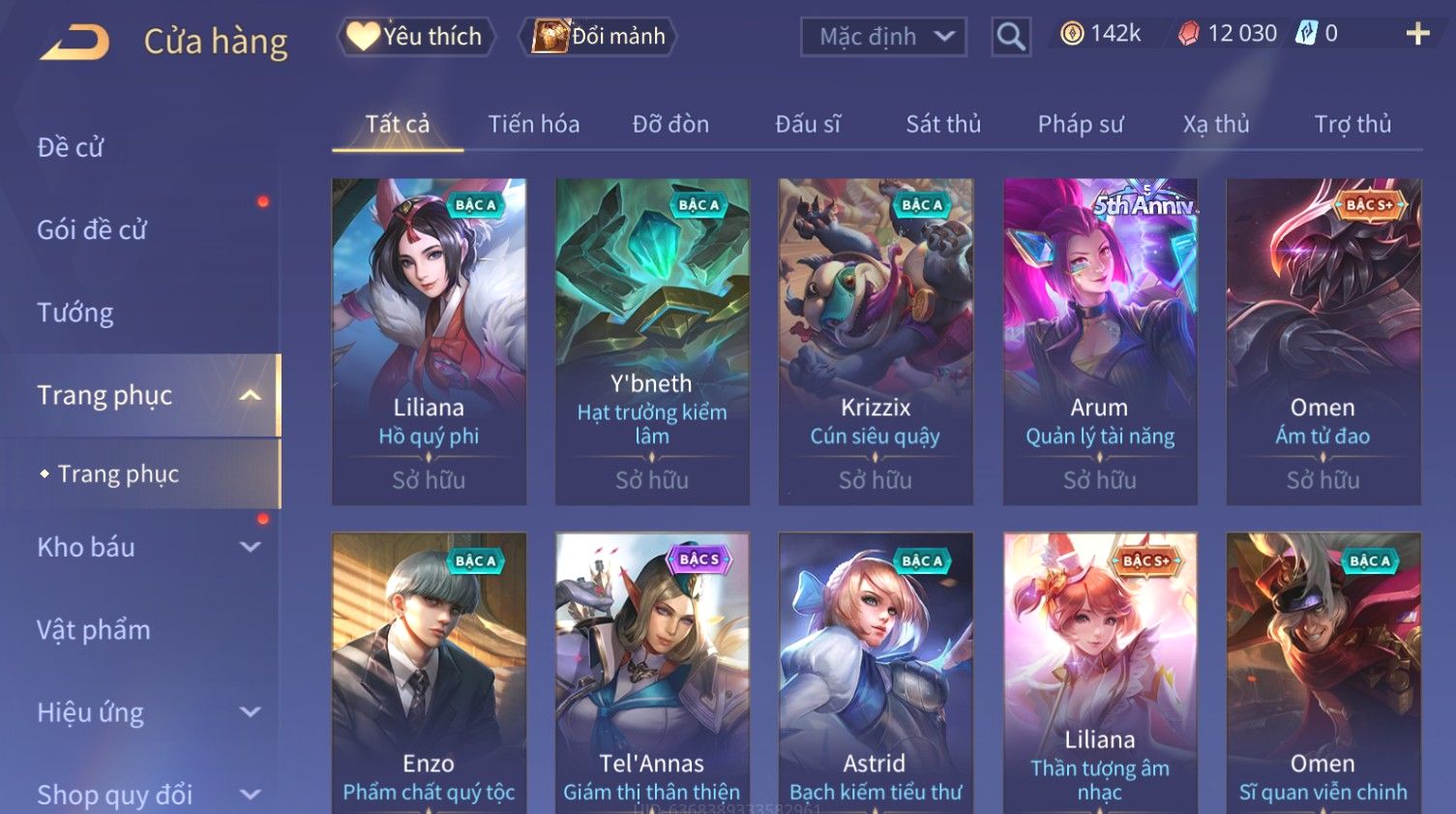View the Krizzix Cún siêu quậy skin
The width and height of the screenshot is (1456, 814).
(876, 341)
